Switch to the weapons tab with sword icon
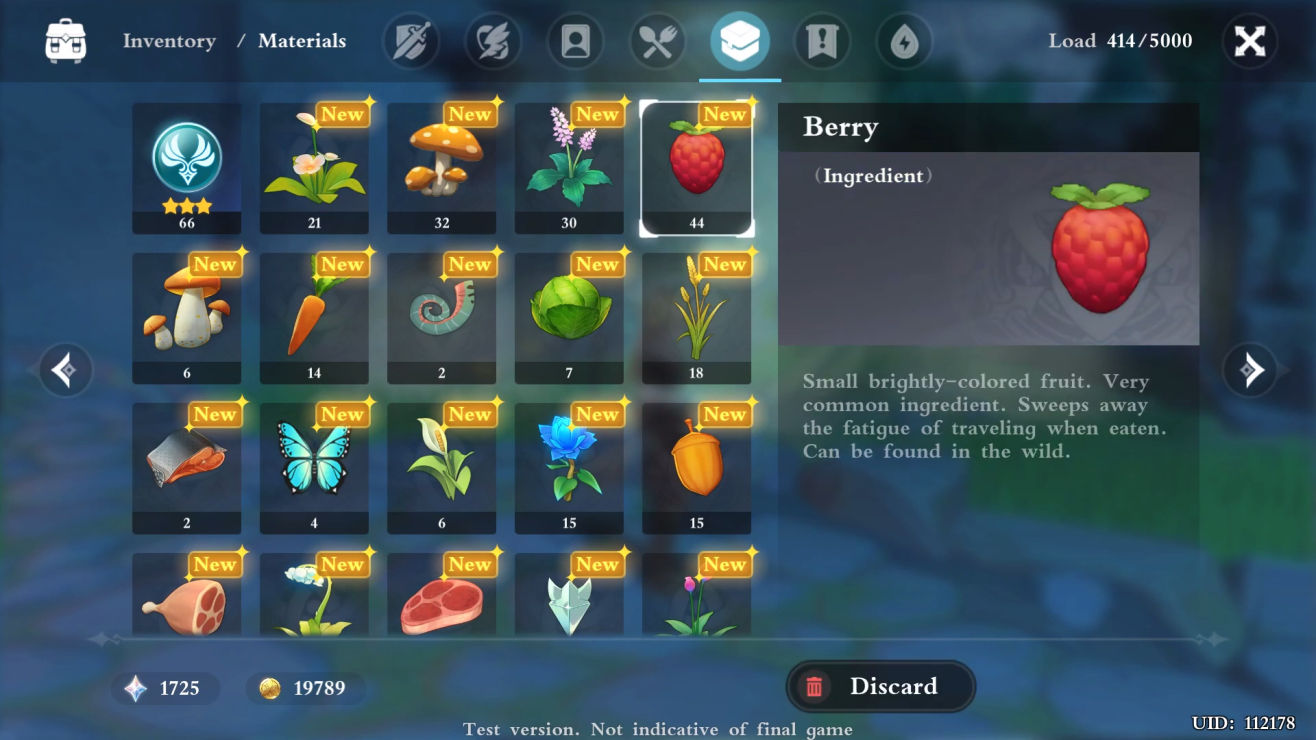This screenshot has width=1316, height=740. (x=411, y=42)
